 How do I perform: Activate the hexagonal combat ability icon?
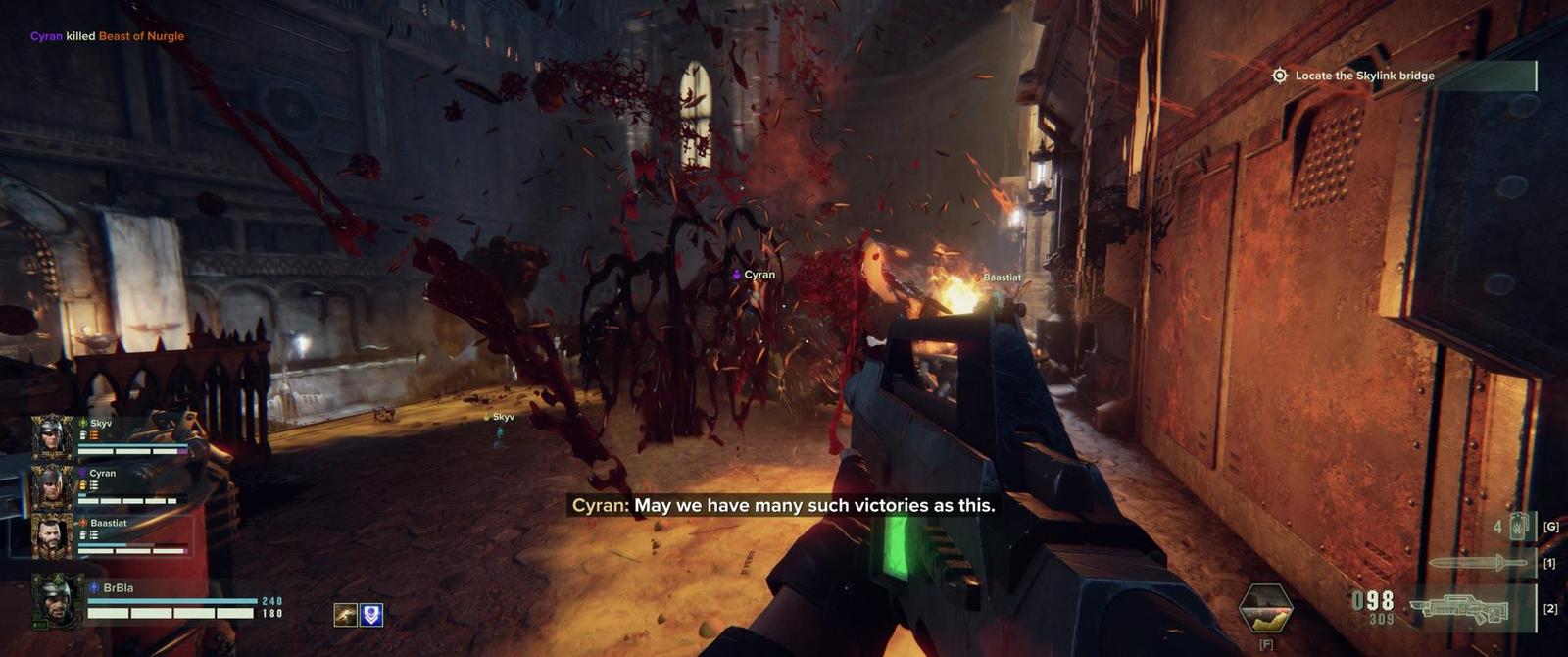[x=1265, y=608]
